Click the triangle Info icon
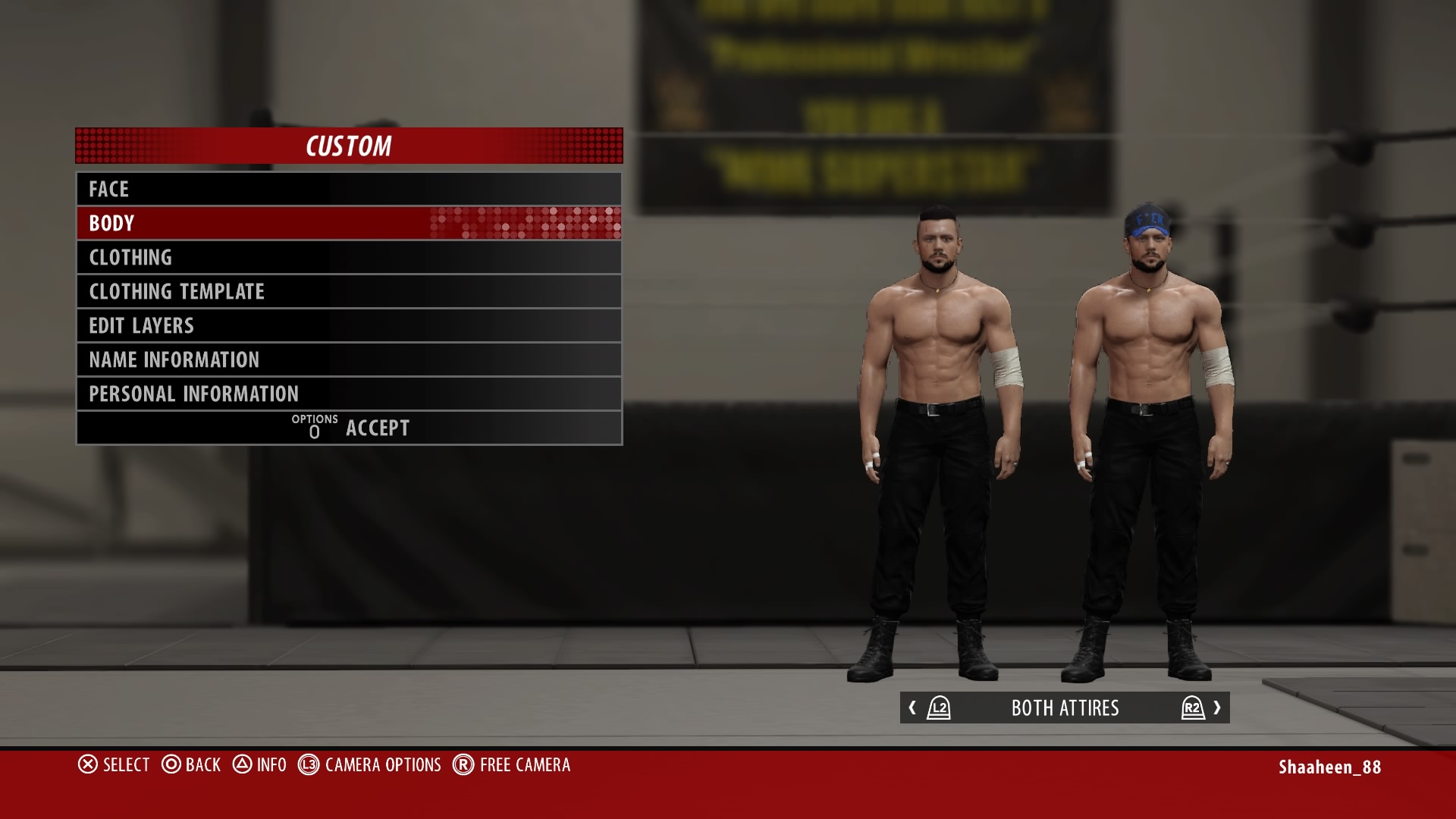Image resolution: width=1456 pixels, height=819 pixels. click(244, 765)
